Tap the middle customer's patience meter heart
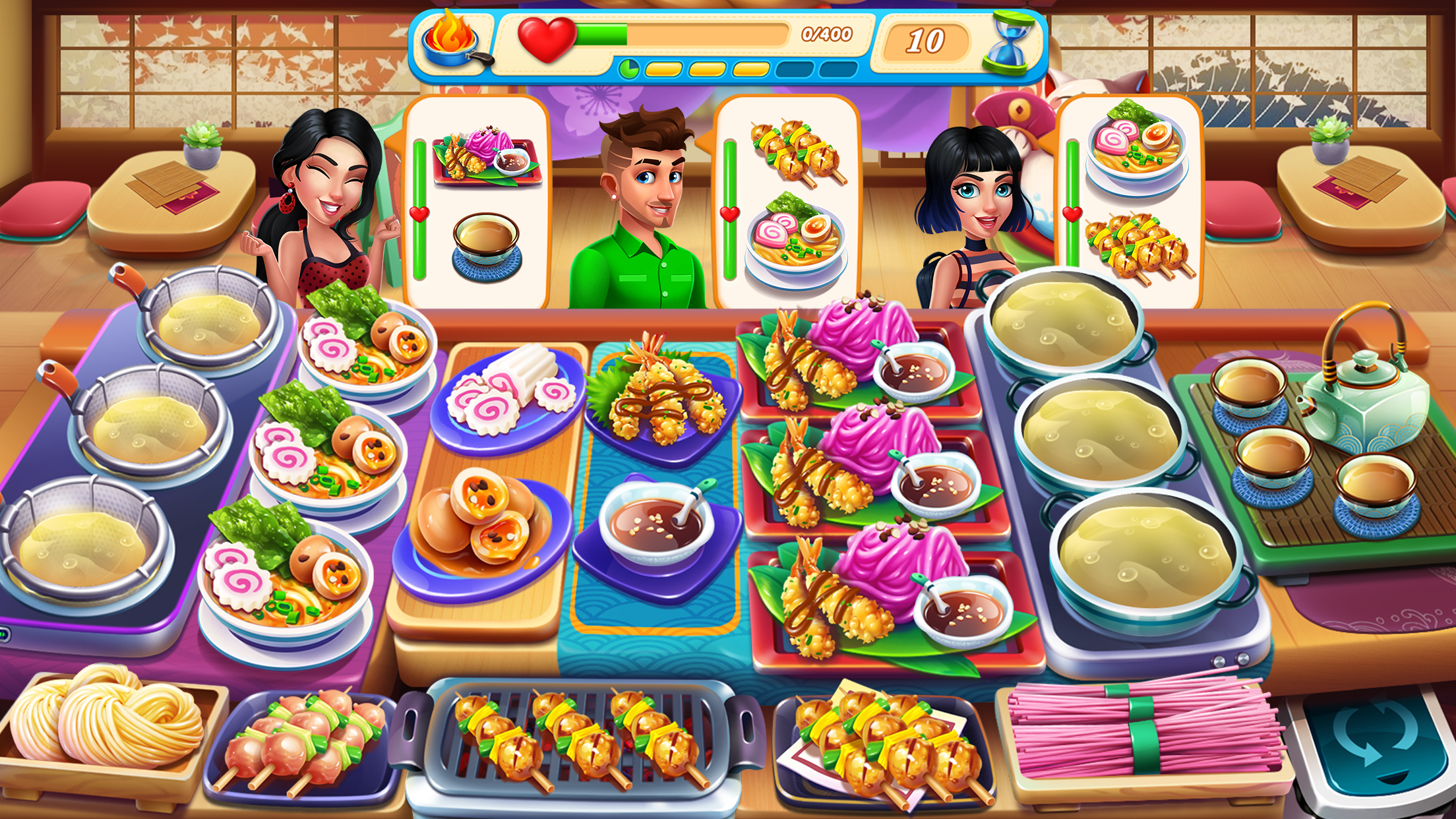The height and width of the screenshot is (819, 1456). pos(729,212)
